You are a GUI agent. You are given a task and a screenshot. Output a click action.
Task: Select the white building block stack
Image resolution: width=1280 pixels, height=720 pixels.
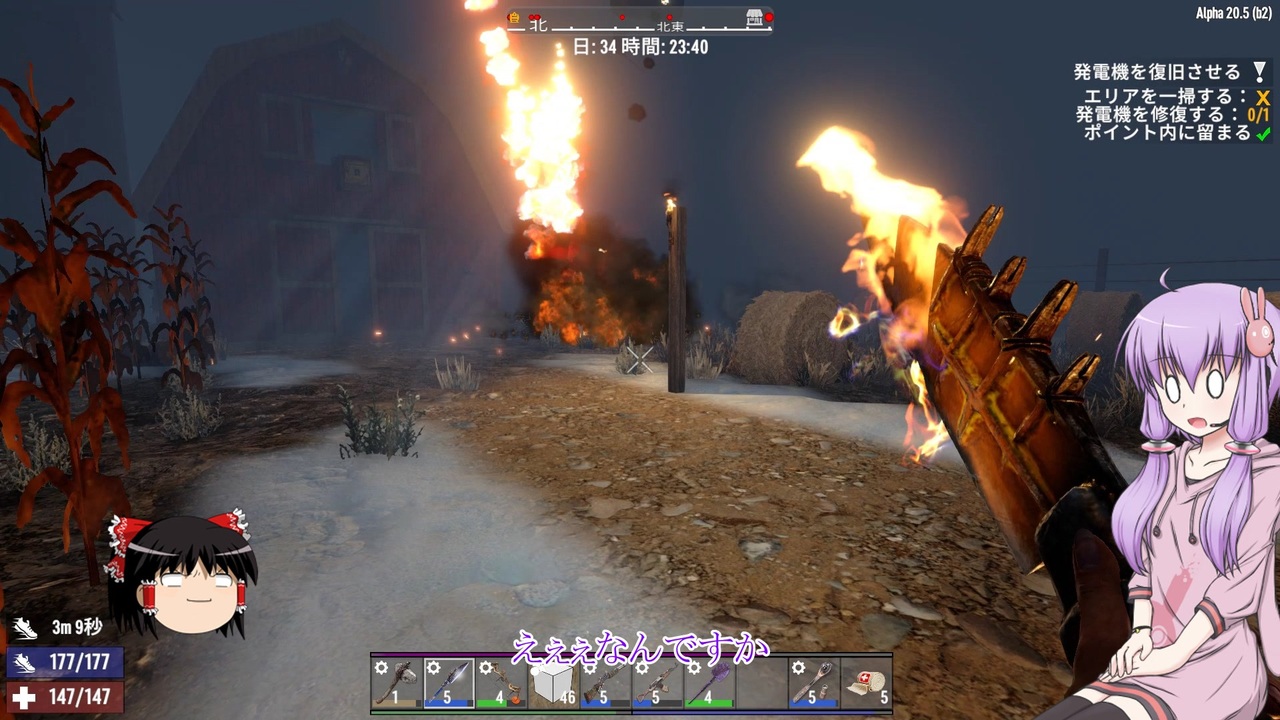pos(553,684)
